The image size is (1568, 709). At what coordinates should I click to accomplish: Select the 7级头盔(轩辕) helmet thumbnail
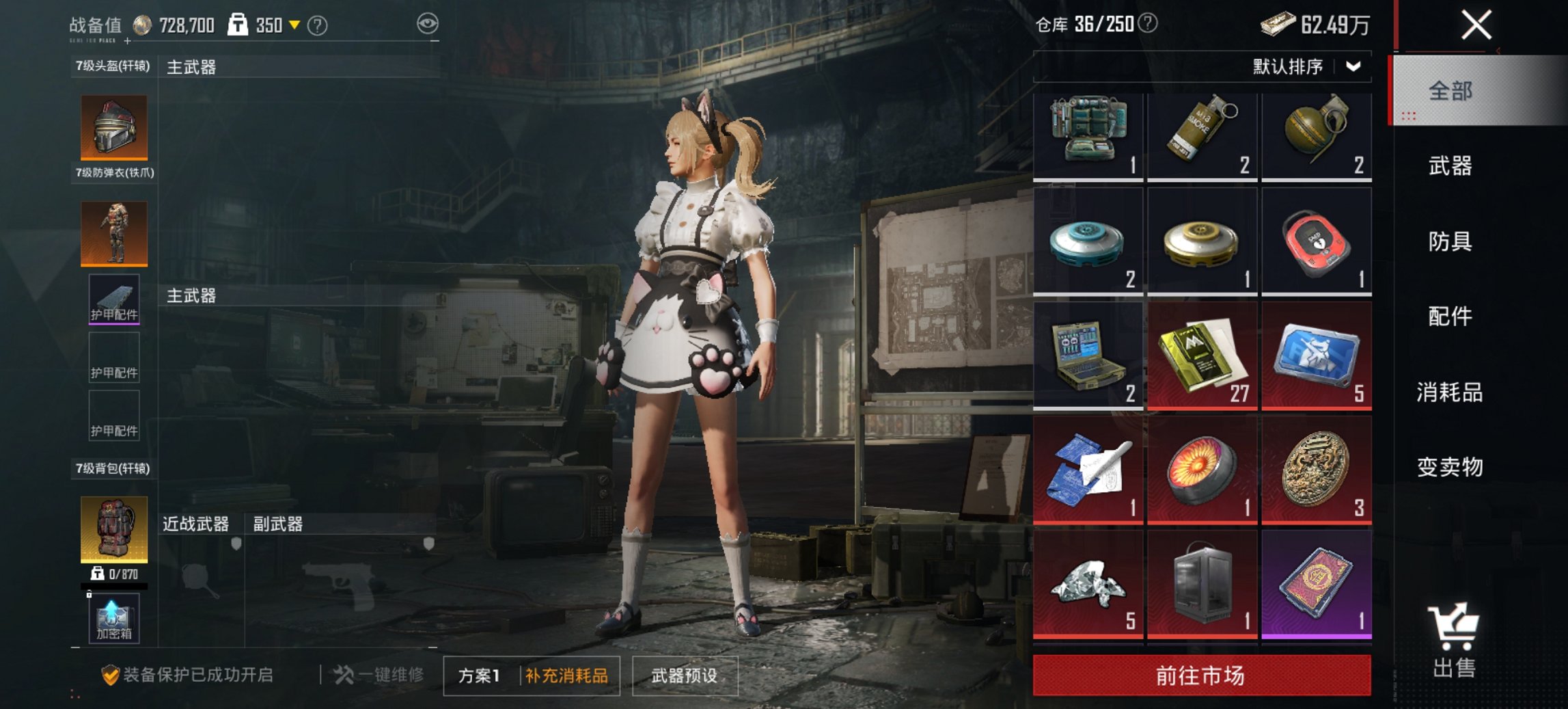(x=113, y=129)
